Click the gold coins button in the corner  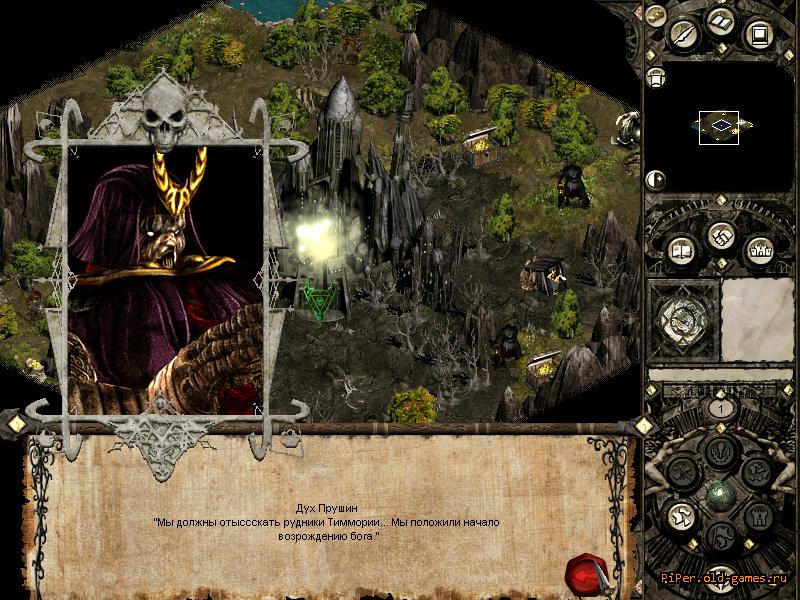(x=655, y=14)
